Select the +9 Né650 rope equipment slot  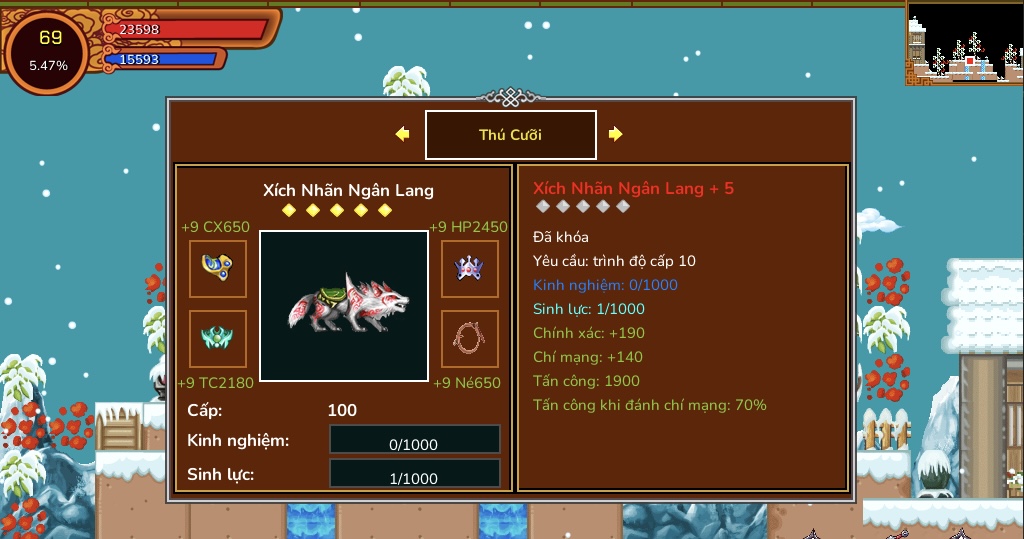pyautogui.click(x=470, y=339)
